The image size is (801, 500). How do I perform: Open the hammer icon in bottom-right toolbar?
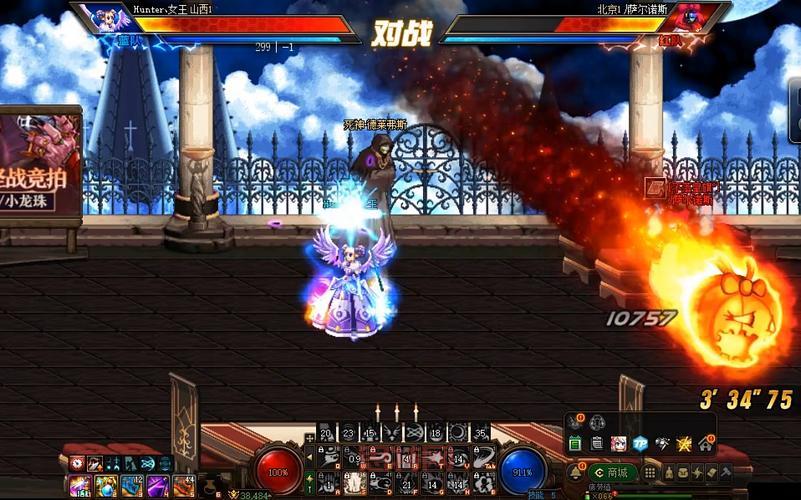(x=726, y=472)
